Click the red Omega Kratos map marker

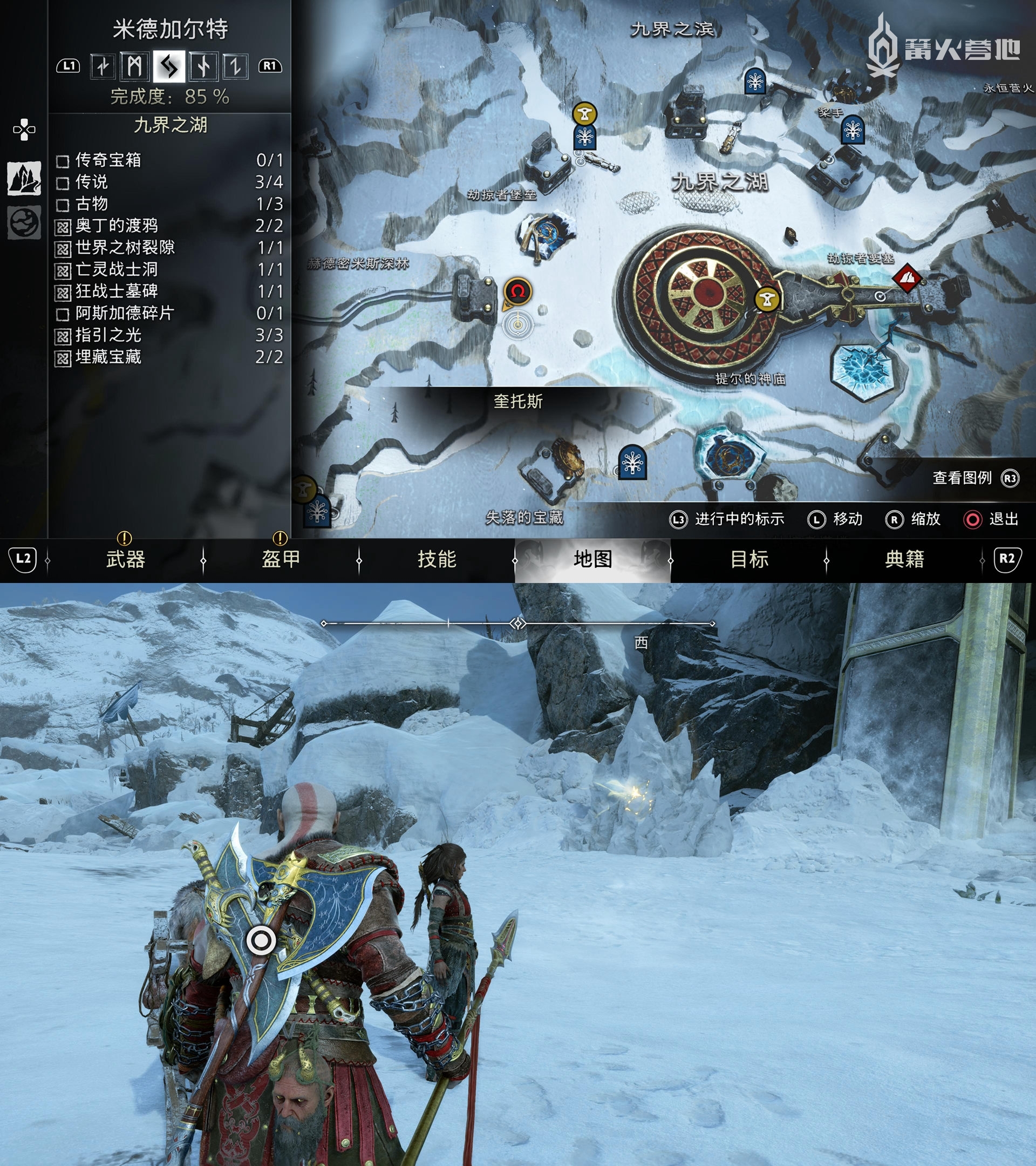517,291
